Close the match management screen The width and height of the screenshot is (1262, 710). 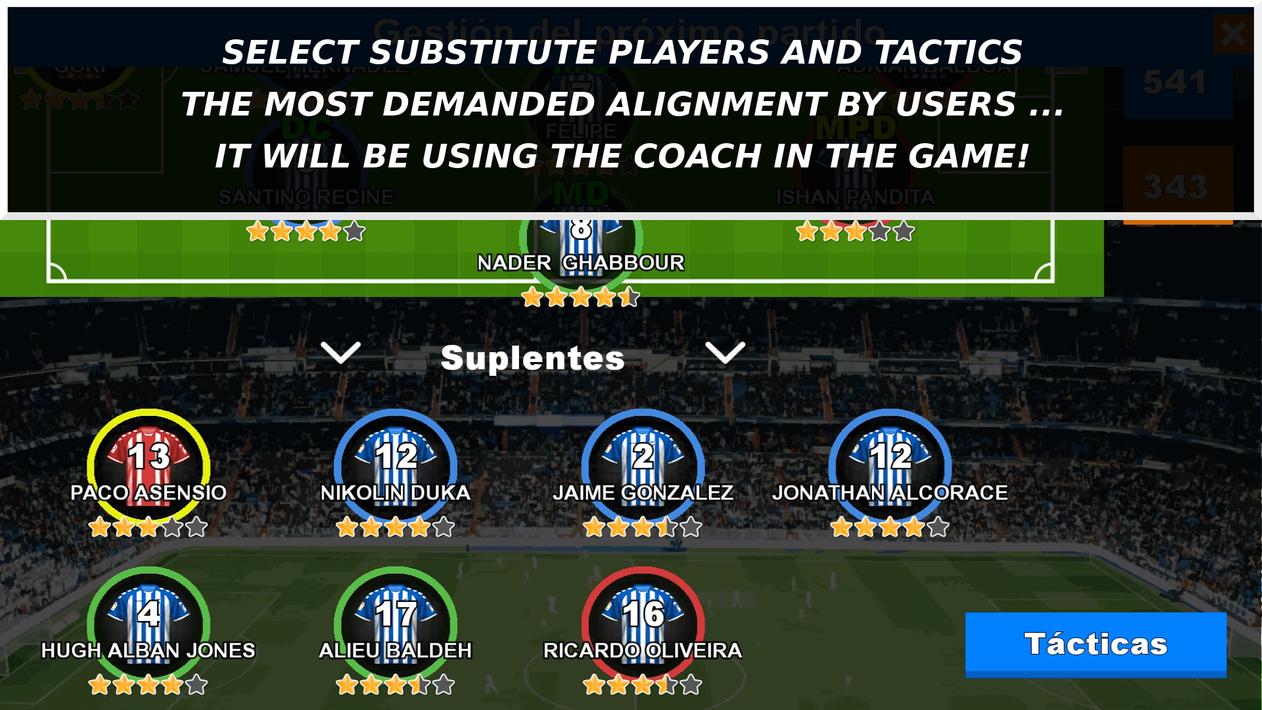[1233, 34]
